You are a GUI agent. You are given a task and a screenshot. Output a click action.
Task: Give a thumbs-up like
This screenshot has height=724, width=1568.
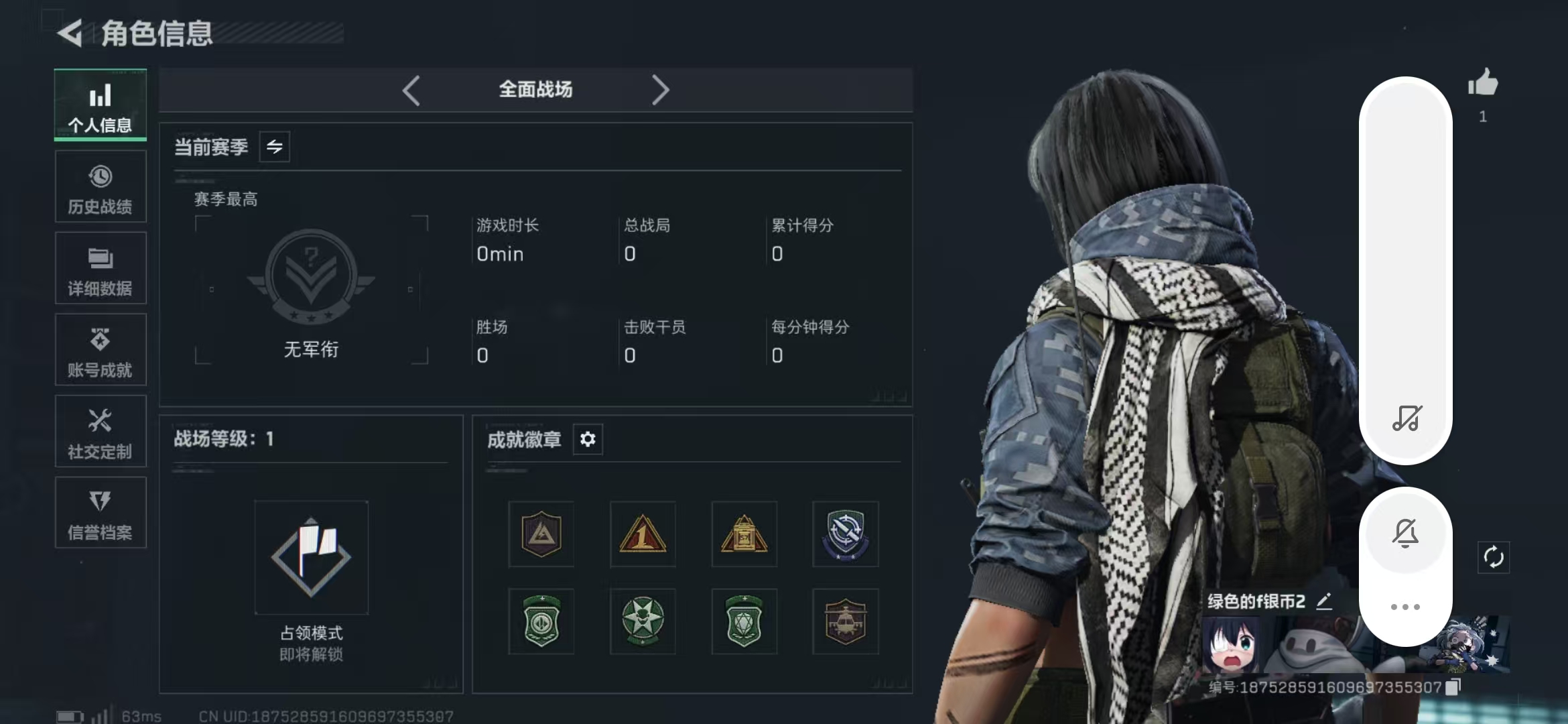point(1483,84)
